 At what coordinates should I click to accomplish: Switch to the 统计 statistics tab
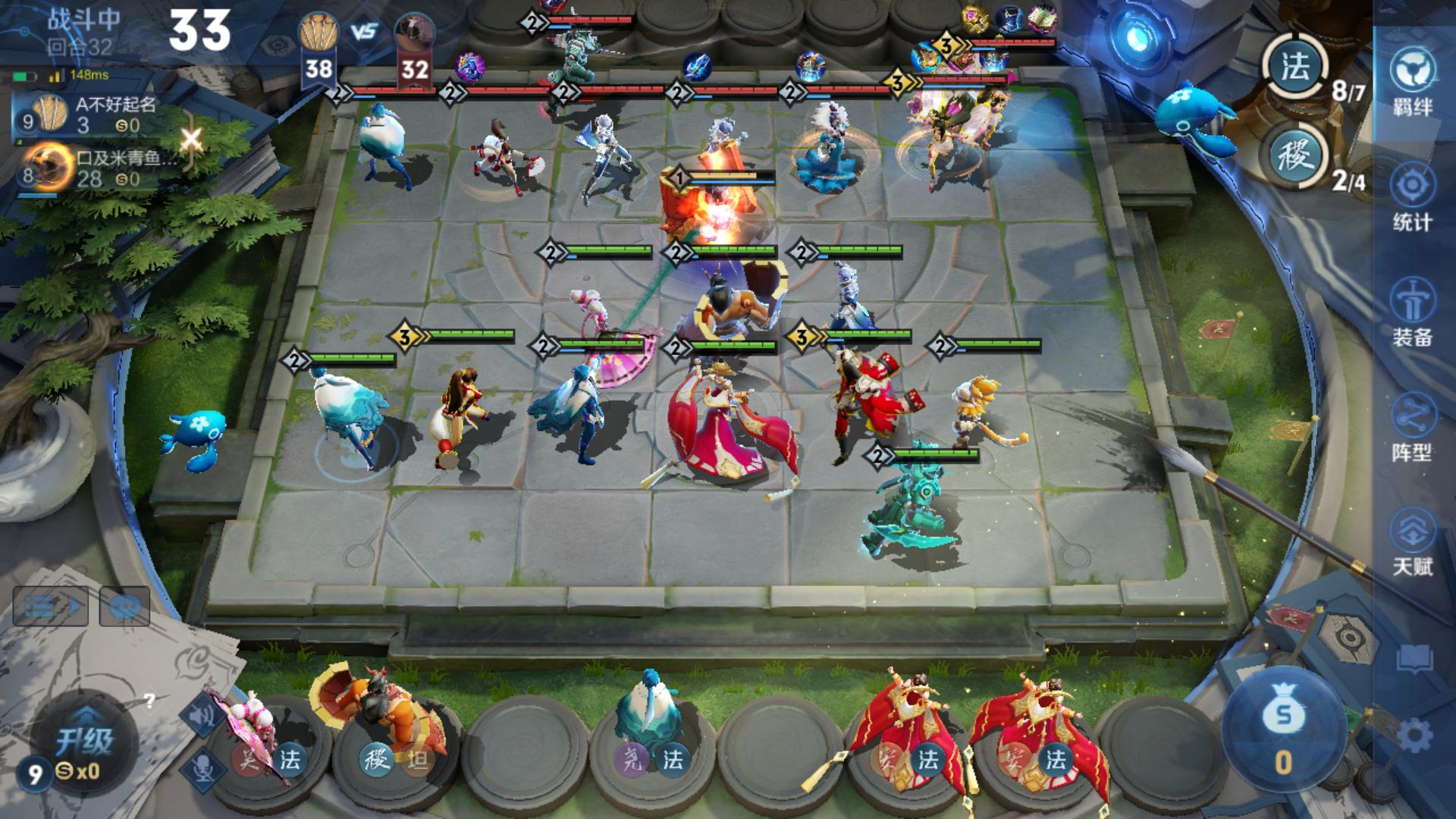(1412, 197)
